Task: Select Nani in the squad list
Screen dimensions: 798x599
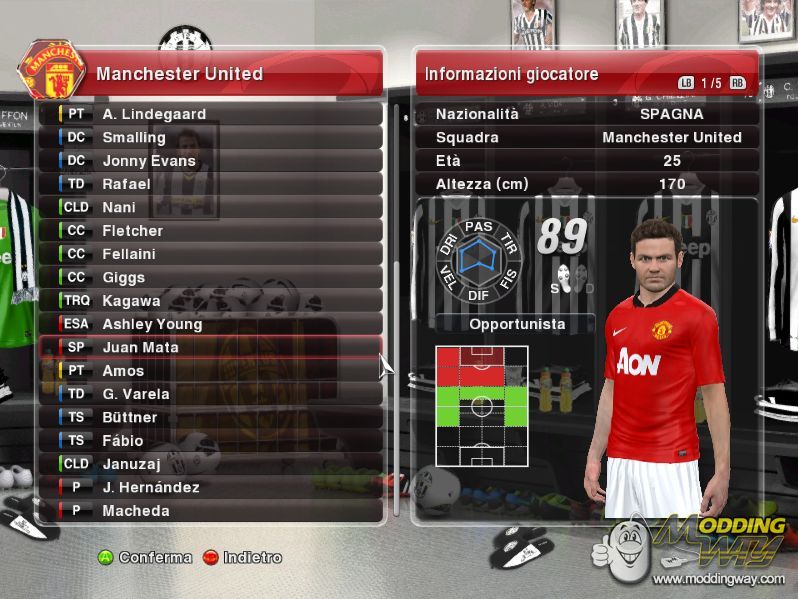Action: (x=210, y=207)
